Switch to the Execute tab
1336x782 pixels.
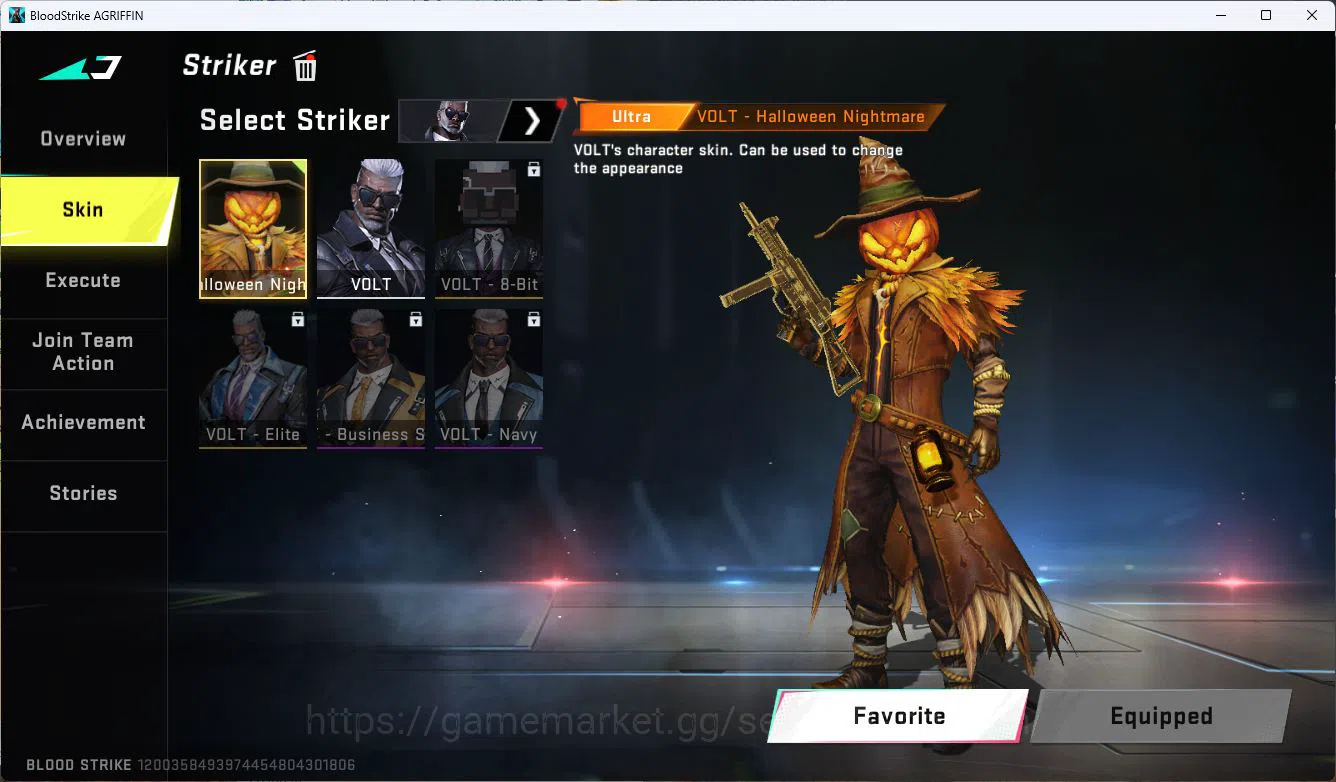(84, 280)
